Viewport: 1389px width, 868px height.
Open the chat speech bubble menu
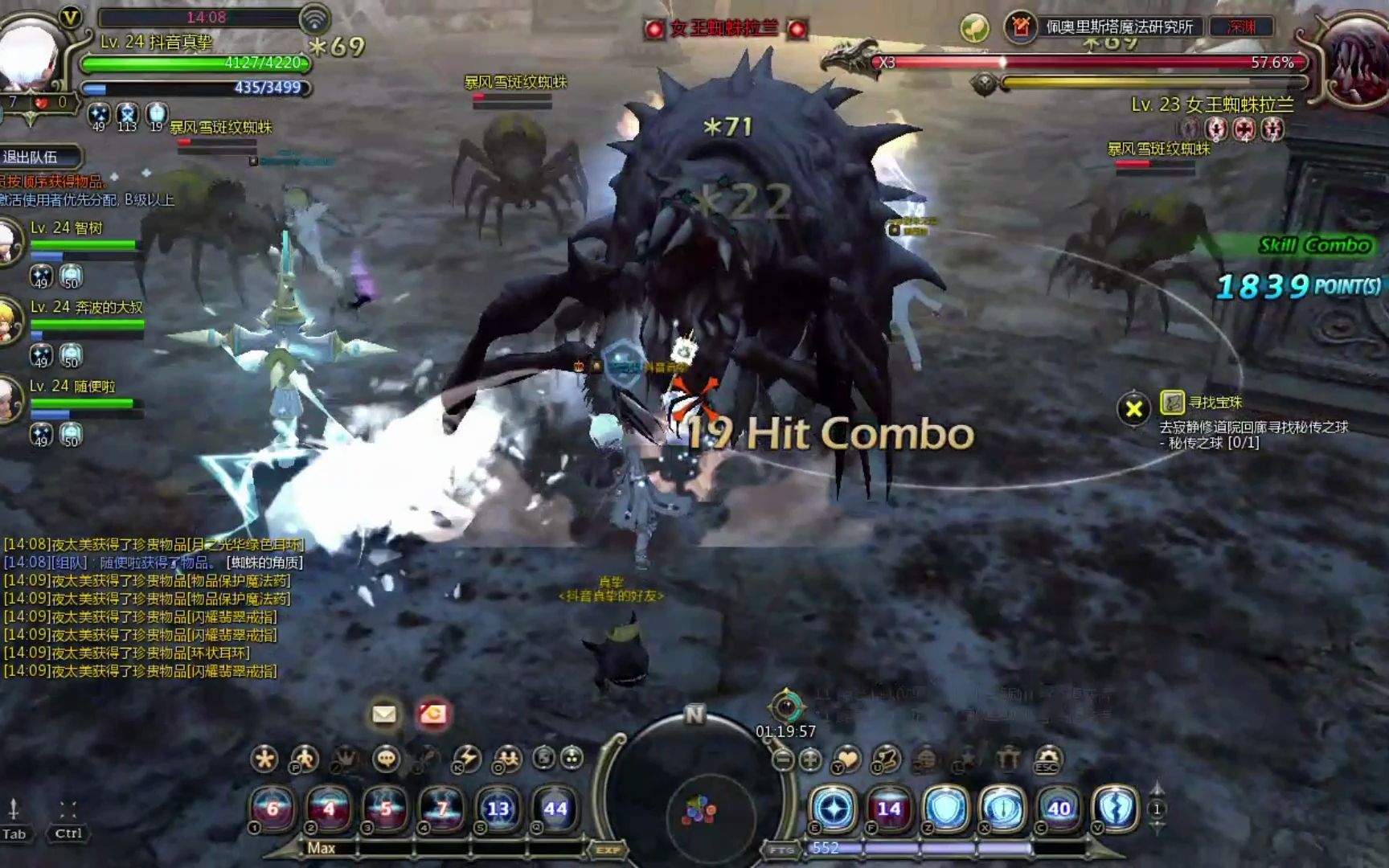pyautogui.click(x=387, y=759)
